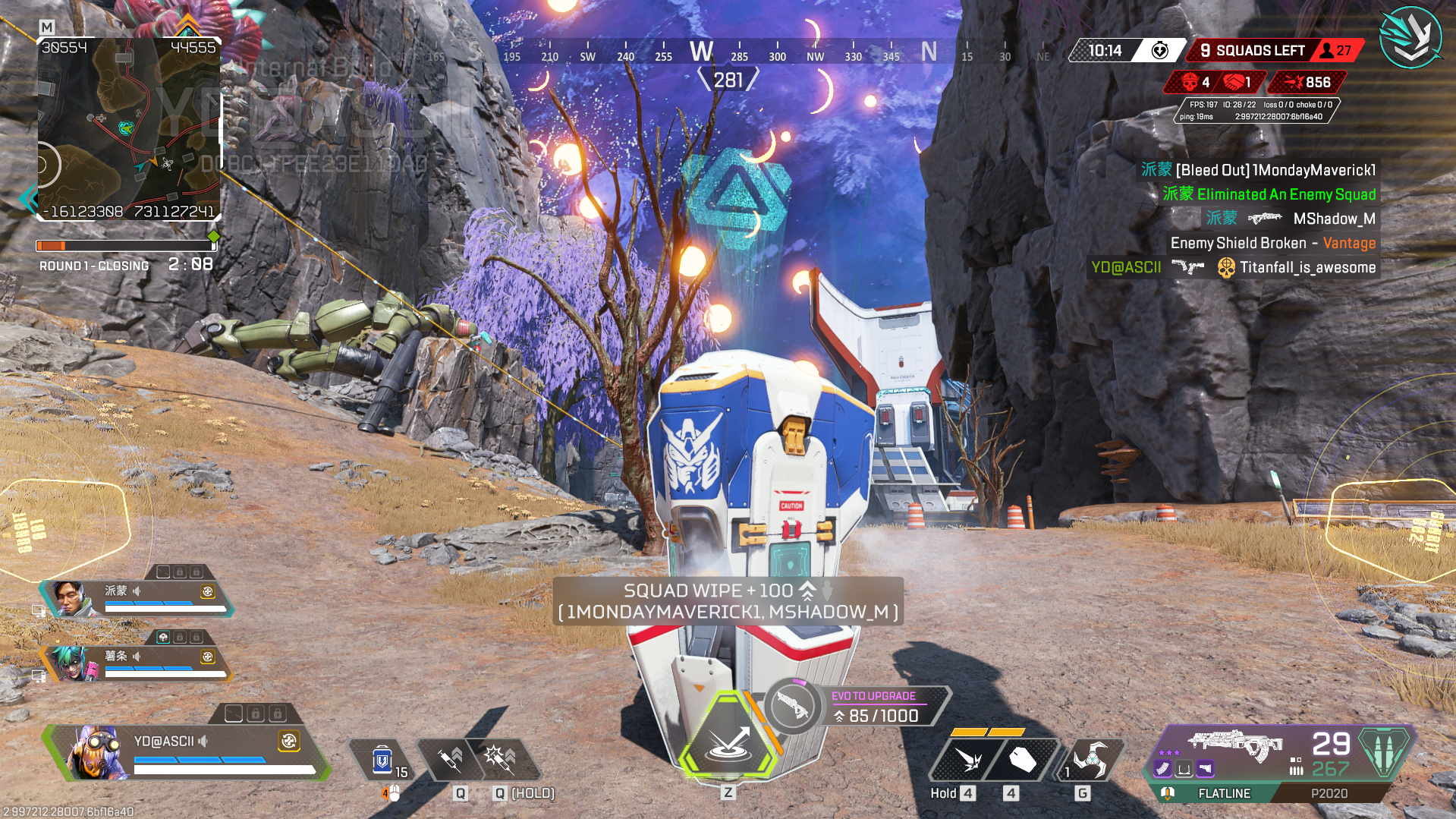Click the 9 Squads Left counter
This screenshot has width=1456, height=819.
point(1253,51)
